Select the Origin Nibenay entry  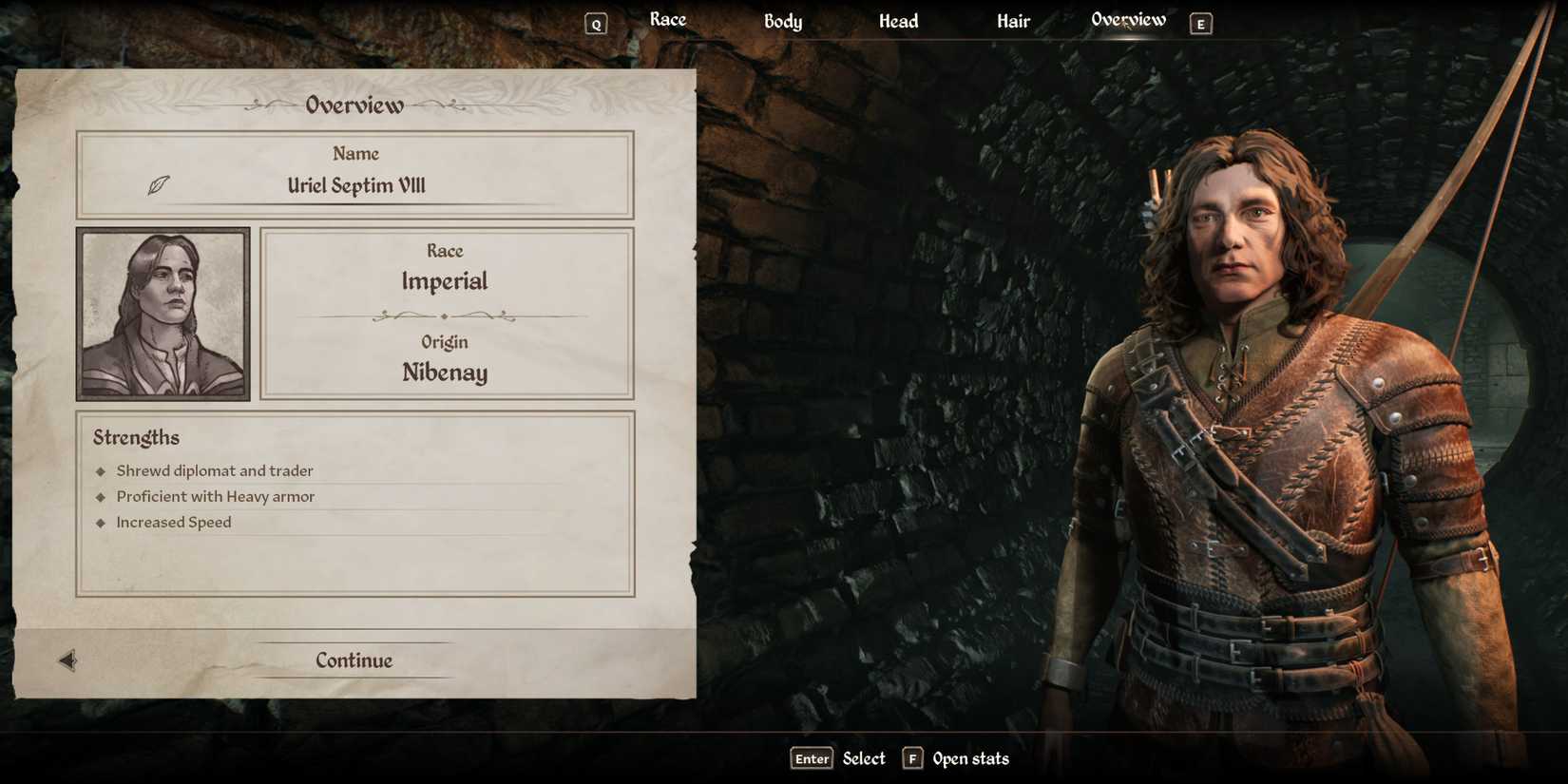click(445, 373)
